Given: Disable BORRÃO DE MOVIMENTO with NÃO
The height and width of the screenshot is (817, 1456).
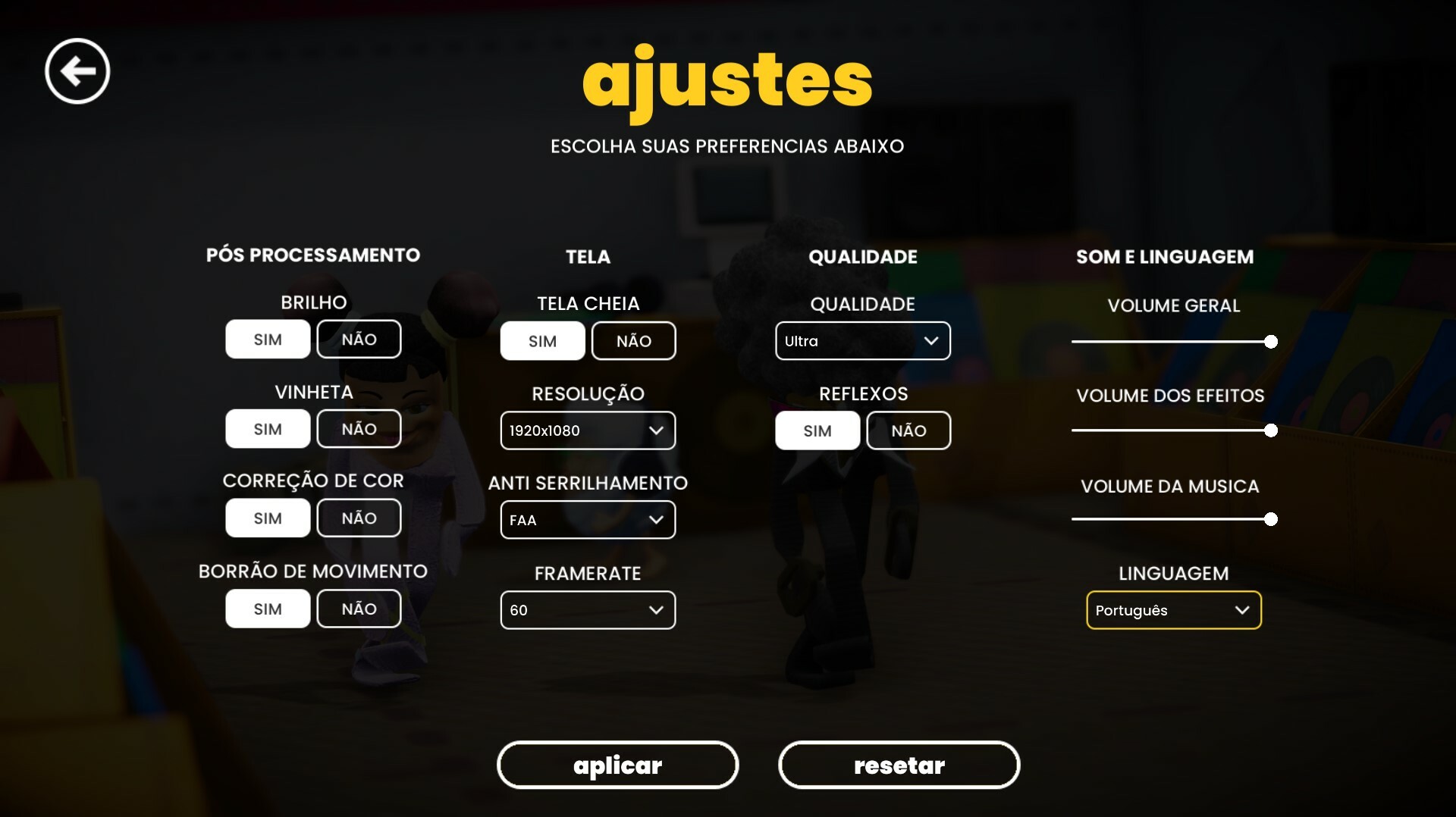Looking at the screenshot, I should 359,608.
